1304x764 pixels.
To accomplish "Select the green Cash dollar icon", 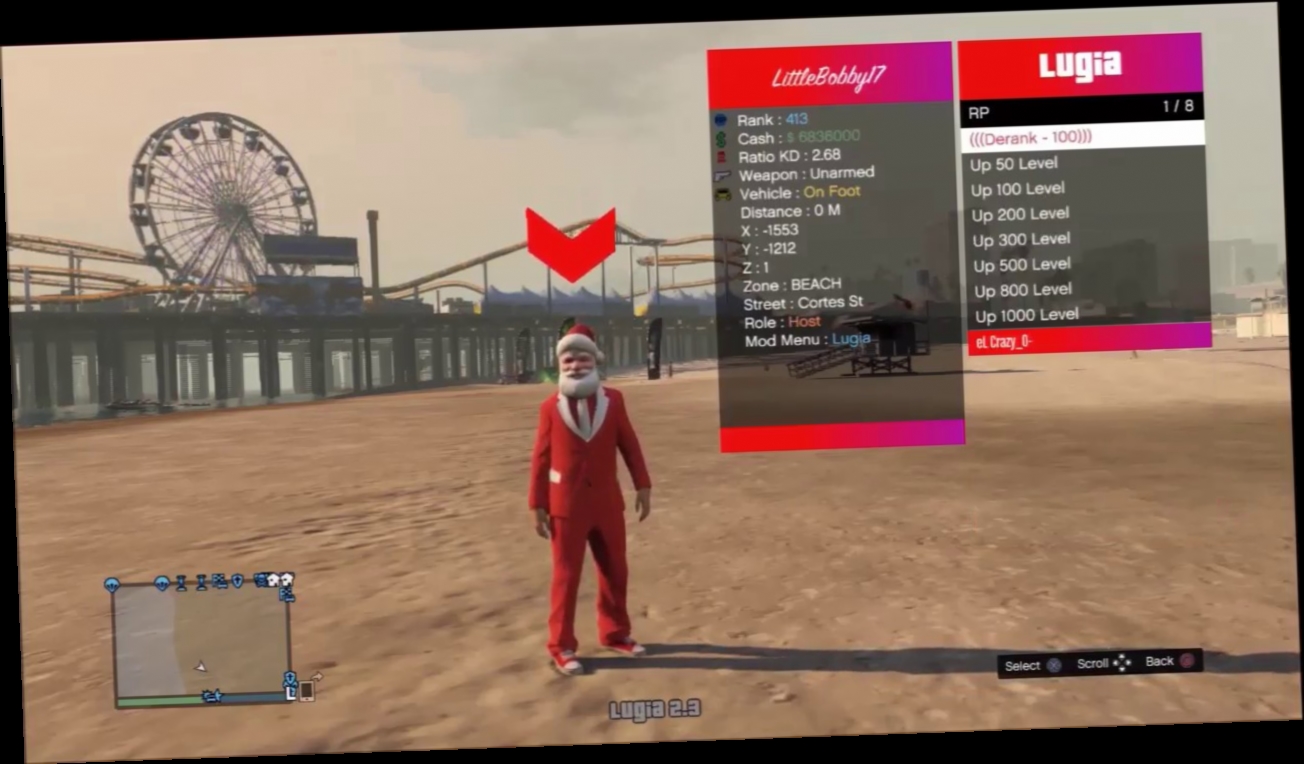I will pyautogui.click(x=720, y=140).
